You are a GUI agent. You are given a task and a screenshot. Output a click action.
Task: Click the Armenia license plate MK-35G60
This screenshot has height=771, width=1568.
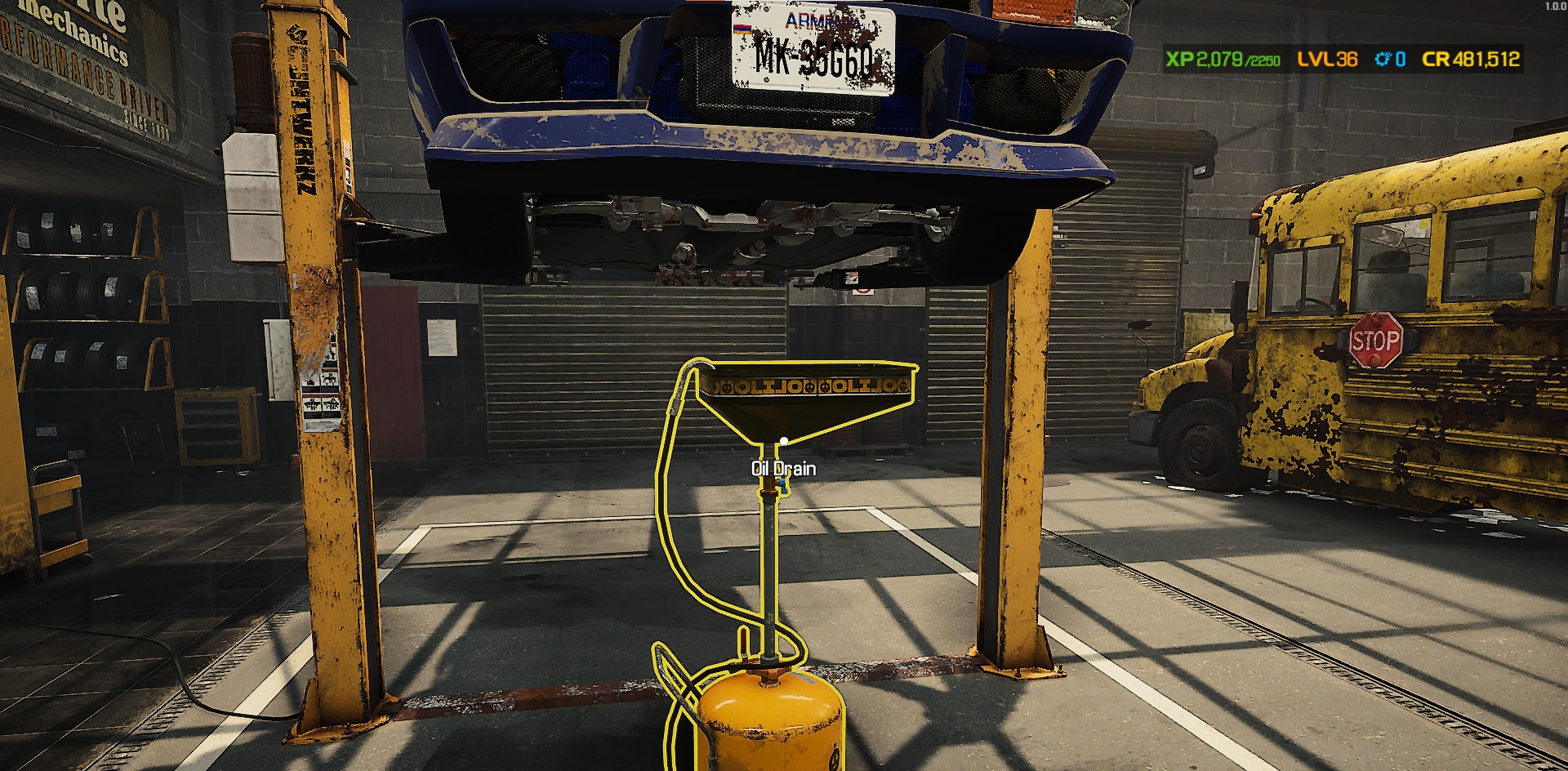[811, 49]
